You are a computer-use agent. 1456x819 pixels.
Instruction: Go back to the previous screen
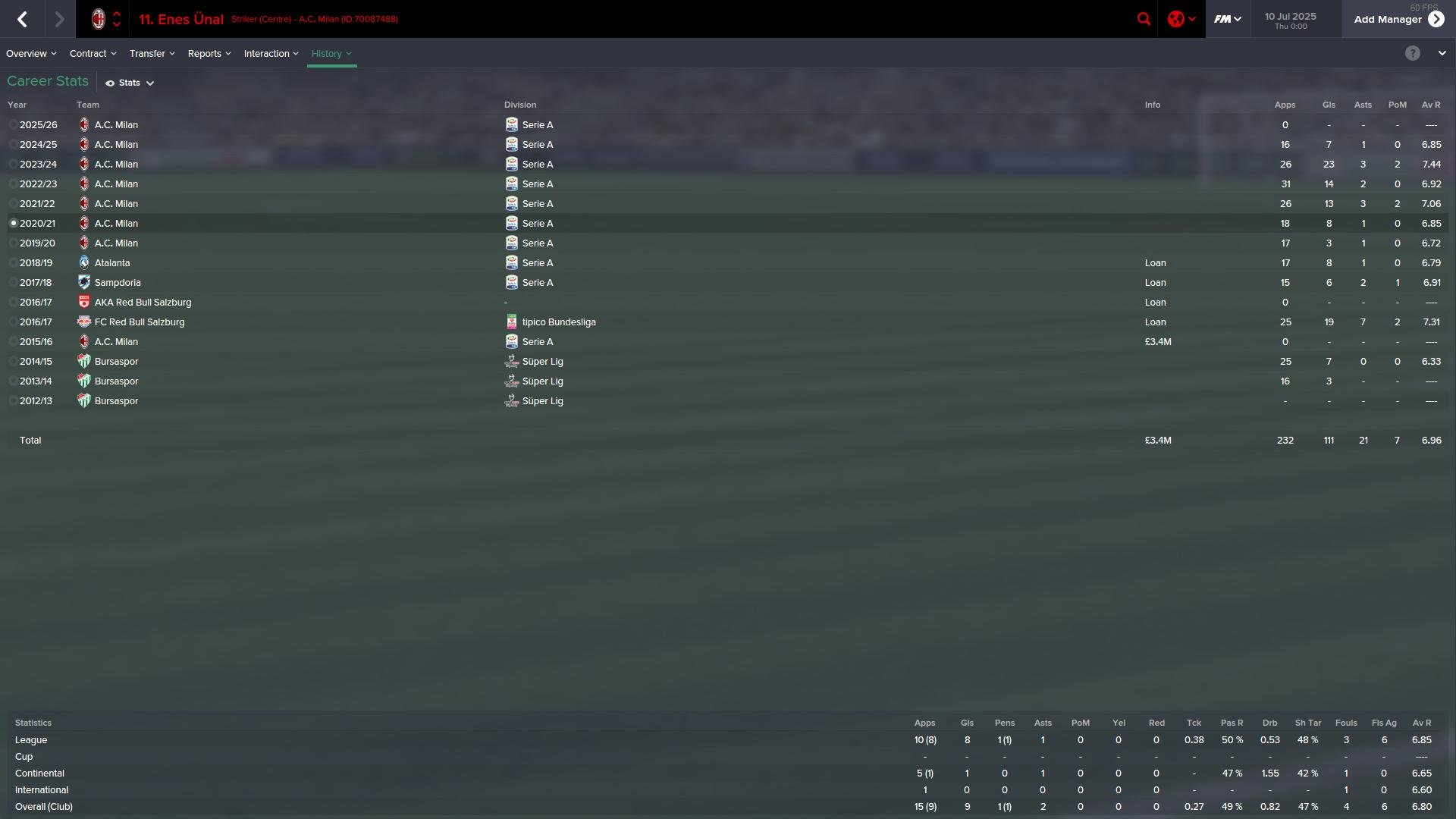(22, 19)
